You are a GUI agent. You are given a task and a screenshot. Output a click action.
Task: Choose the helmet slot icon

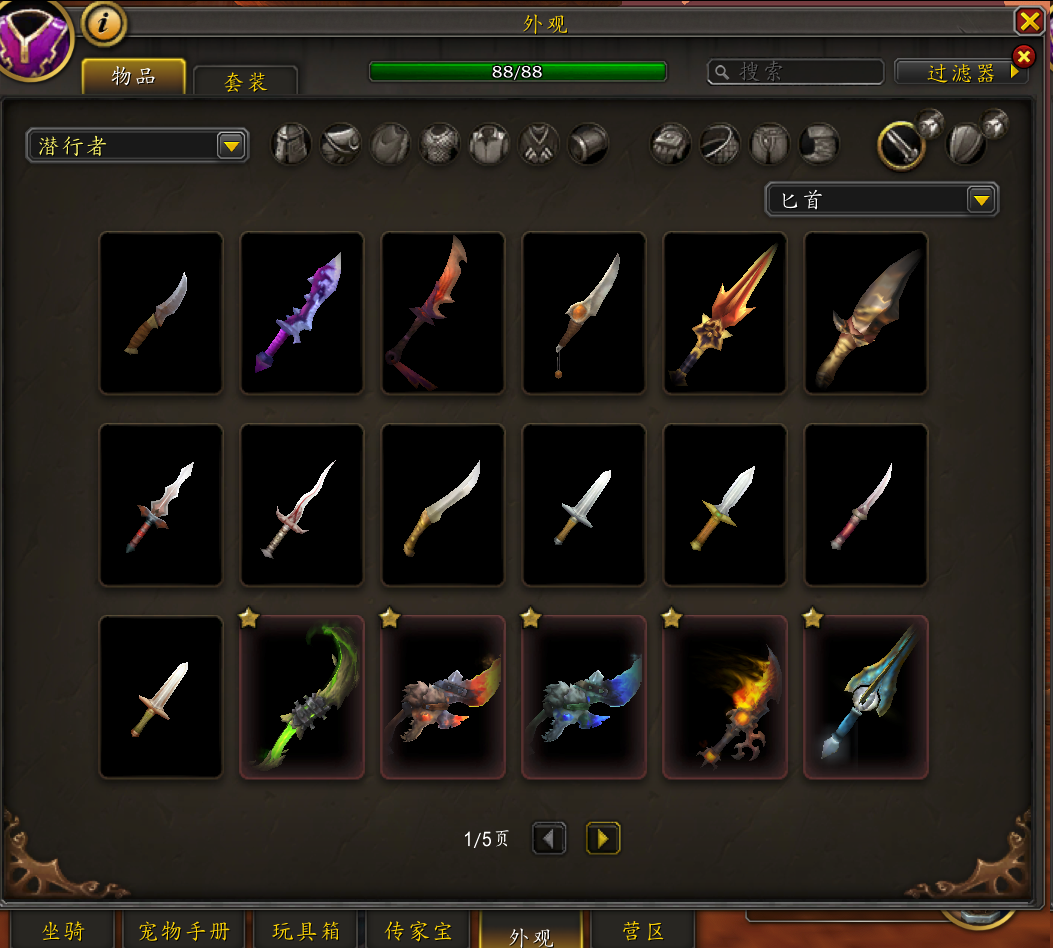pyautogui.click(x=291, y=144)
